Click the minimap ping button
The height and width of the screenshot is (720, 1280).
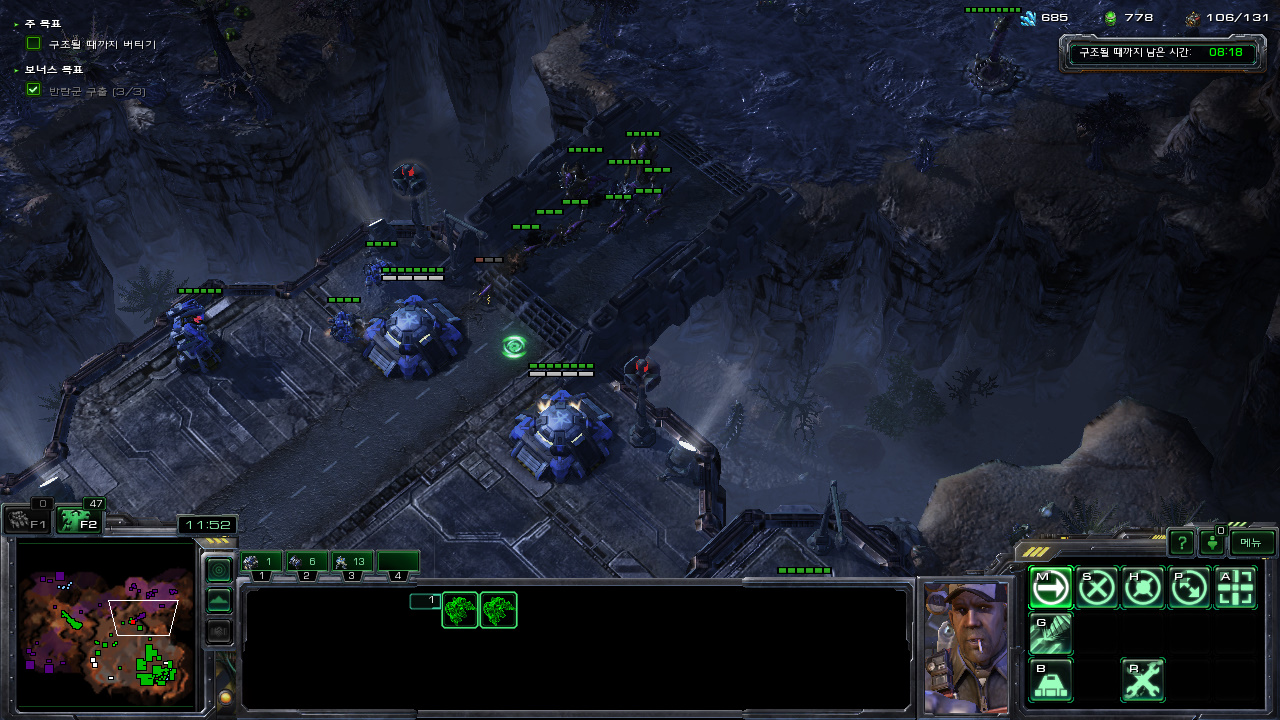point(218,570)
